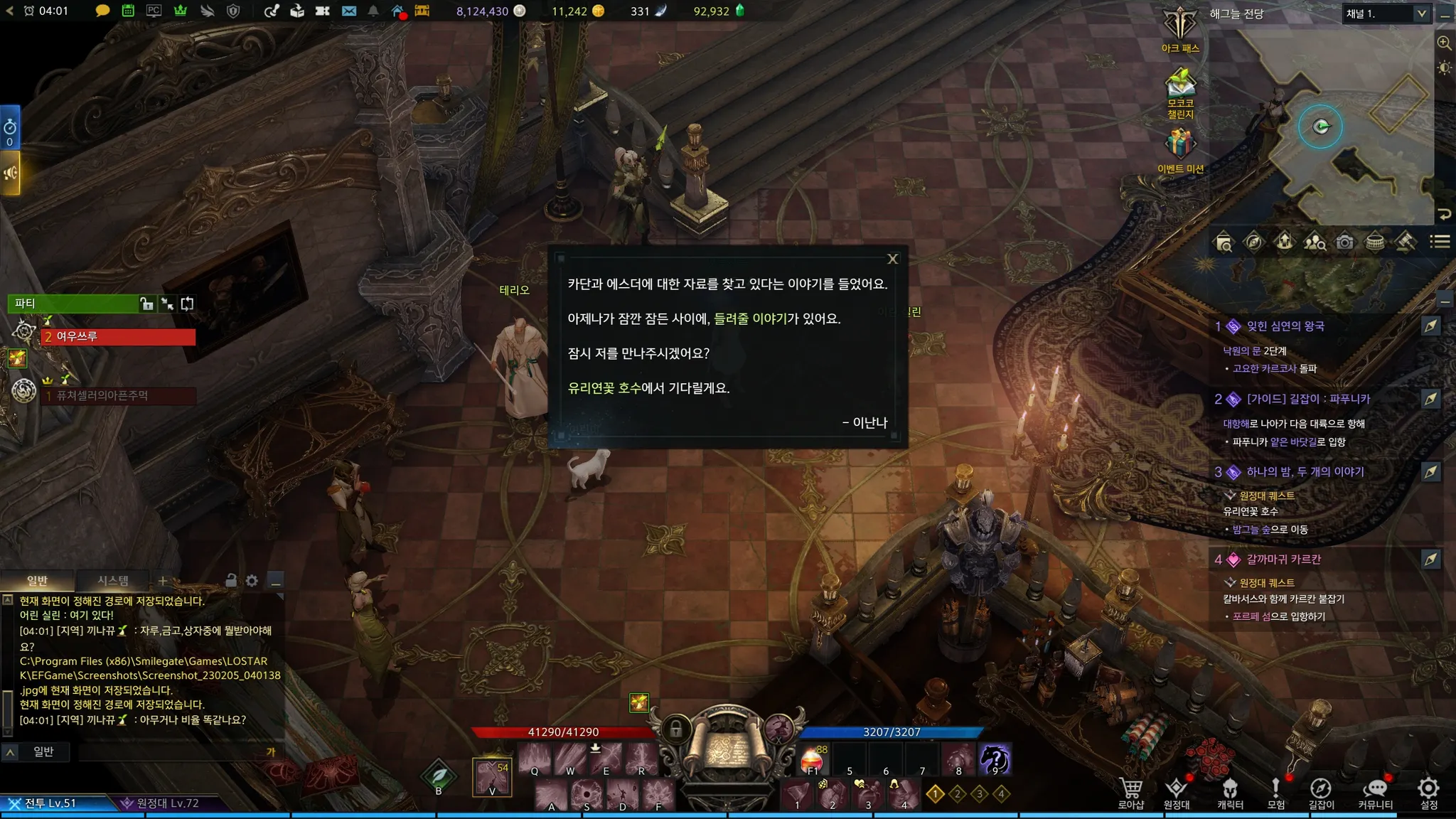Switch to the 시스템 chat tab

pos(113,581)
